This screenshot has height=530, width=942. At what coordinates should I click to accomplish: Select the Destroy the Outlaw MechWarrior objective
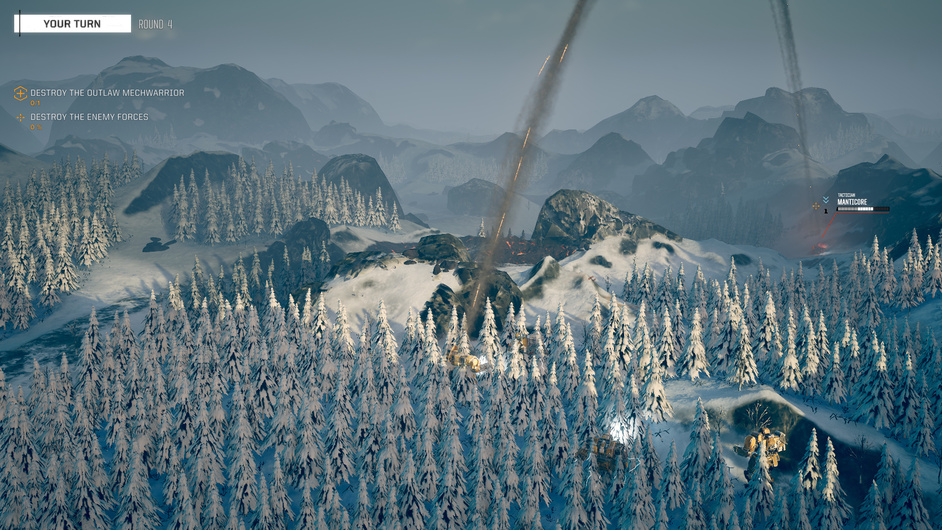106,93
